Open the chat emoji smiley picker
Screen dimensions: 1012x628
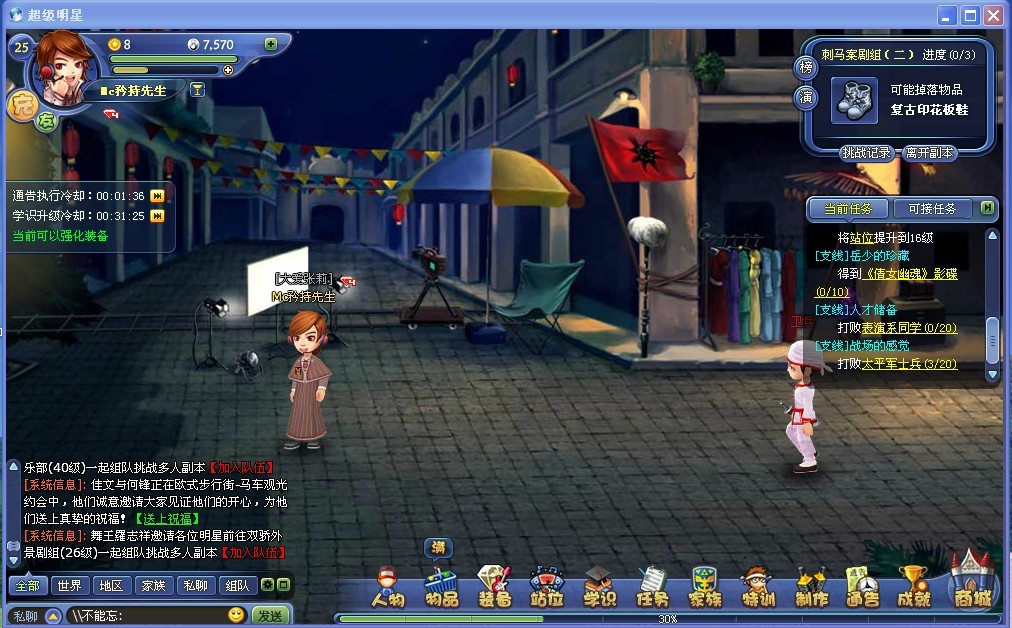(x=236, y=615)
